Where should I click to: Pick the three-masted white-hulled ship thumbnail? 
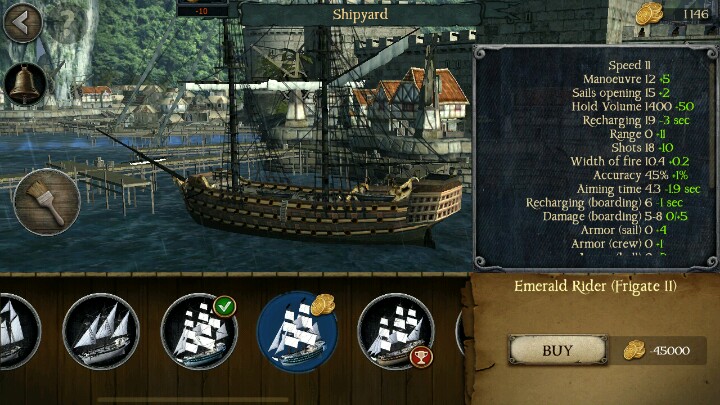100,332
